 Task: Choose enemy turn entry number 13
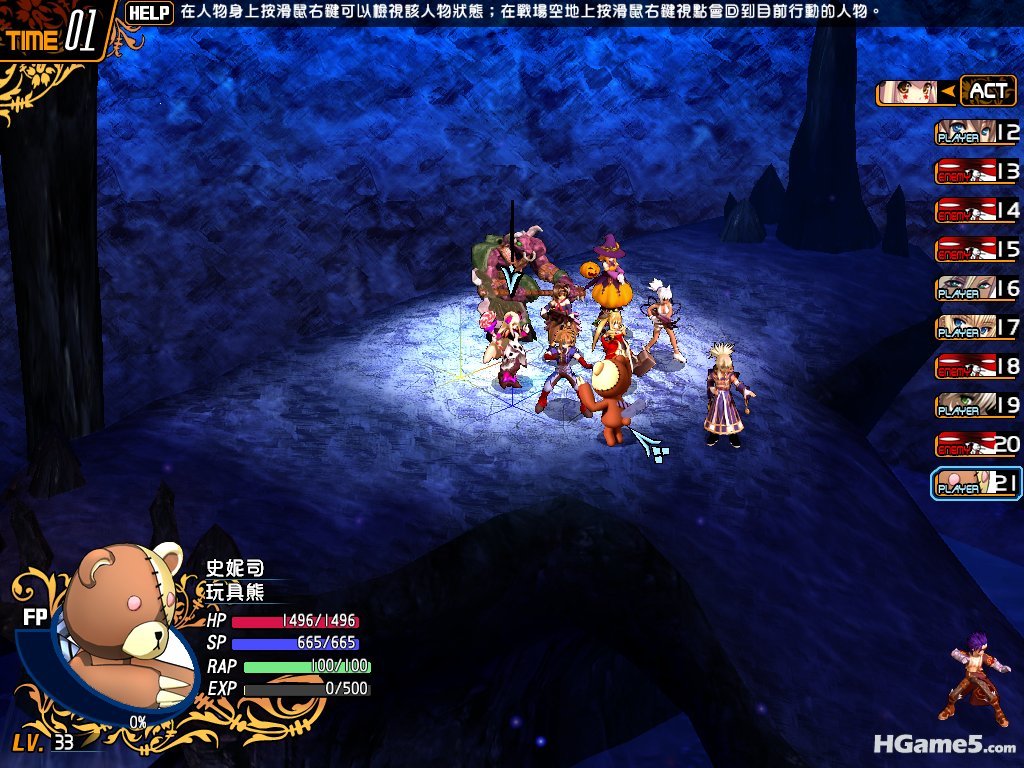(x=977, y=171)
